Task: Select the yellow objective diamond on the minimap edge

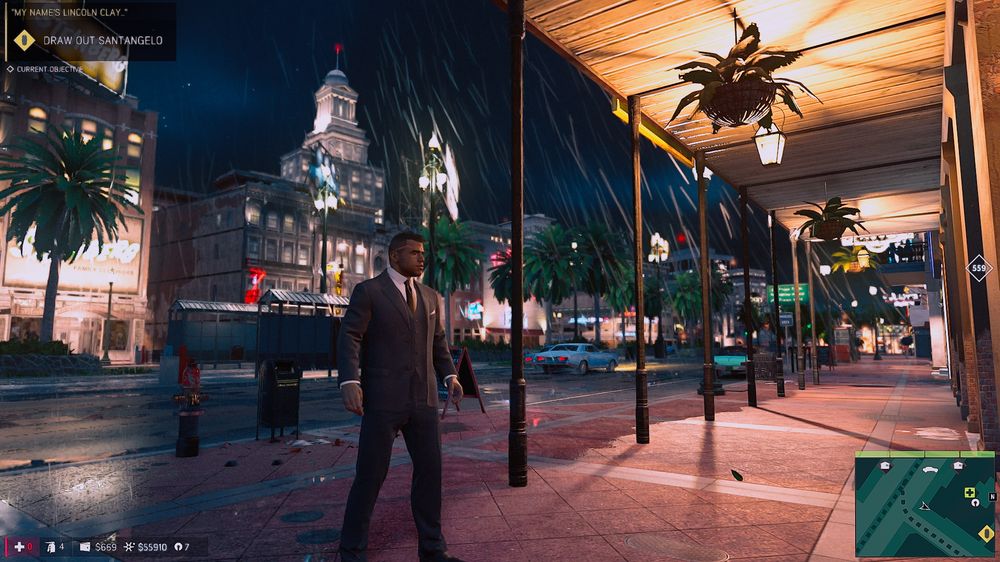Action: pos(987,534)
